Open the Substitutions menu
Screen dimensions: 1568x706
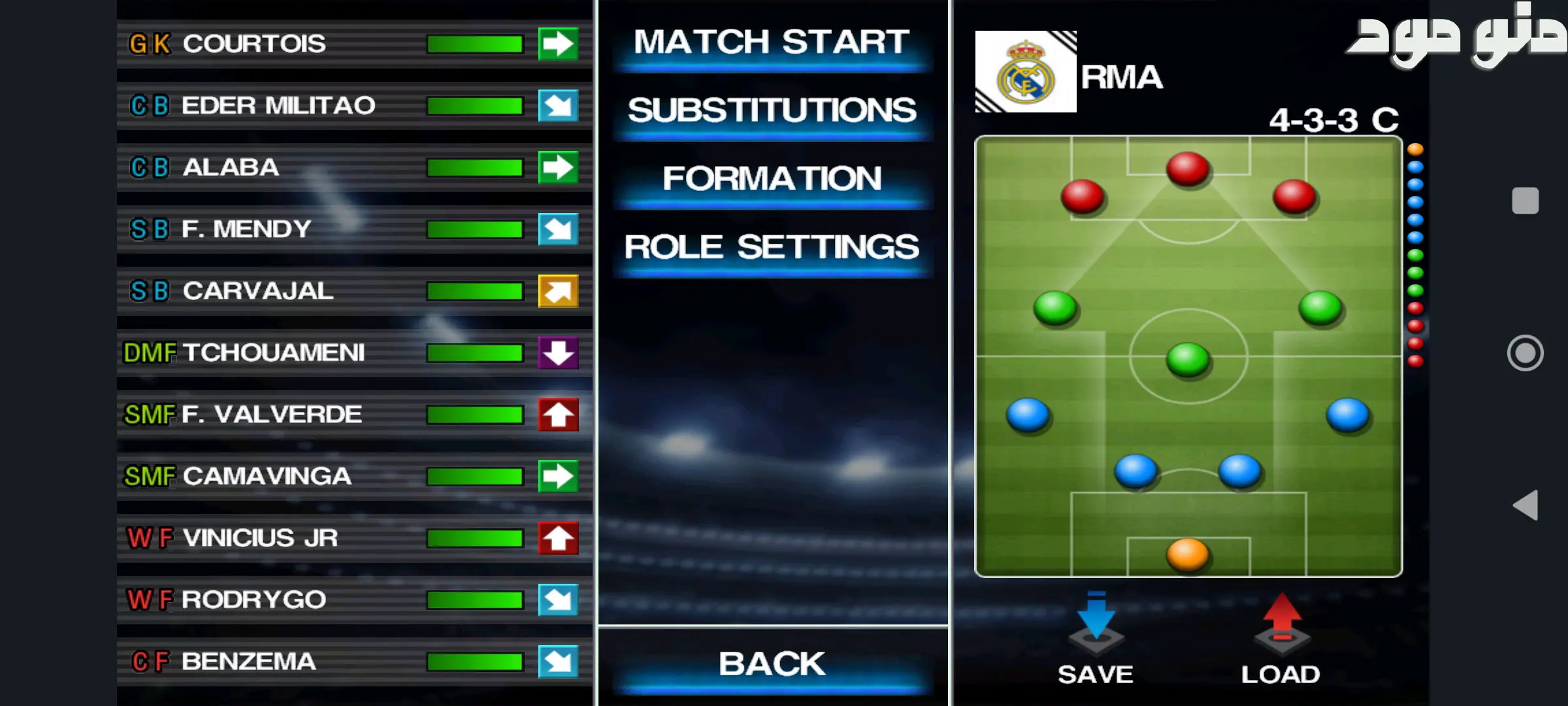[x=772, y=111]
